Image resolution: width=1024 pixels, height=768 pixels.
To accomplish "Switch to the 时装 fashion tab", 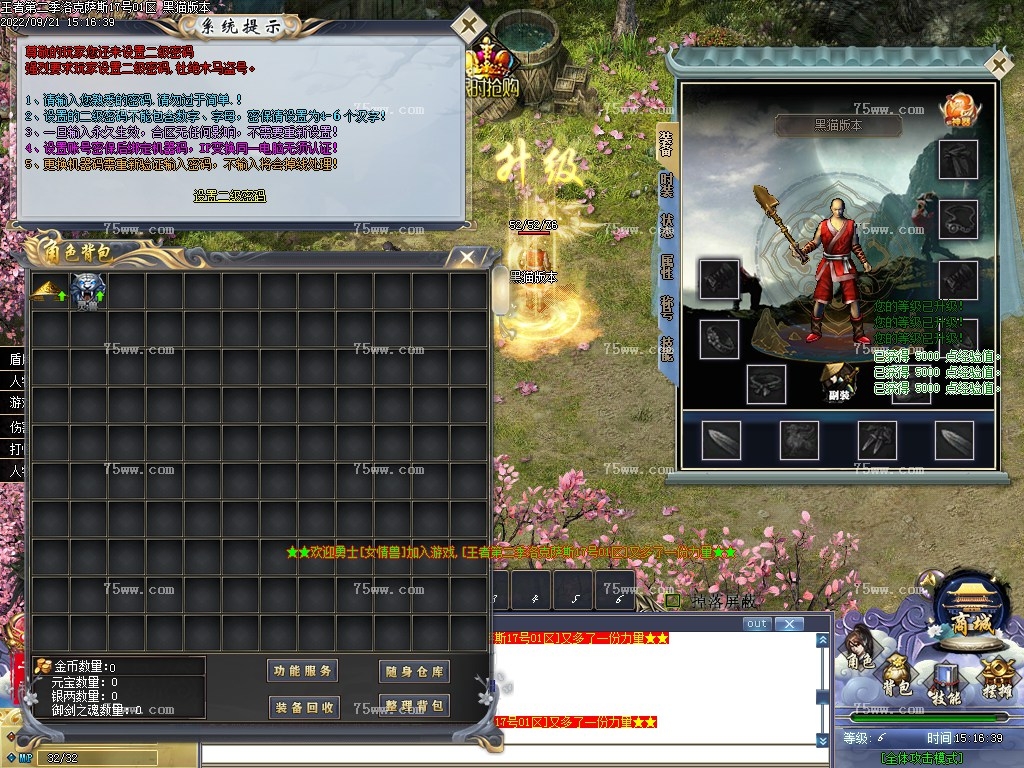I will pyautogui.click(x=666, y=185).
